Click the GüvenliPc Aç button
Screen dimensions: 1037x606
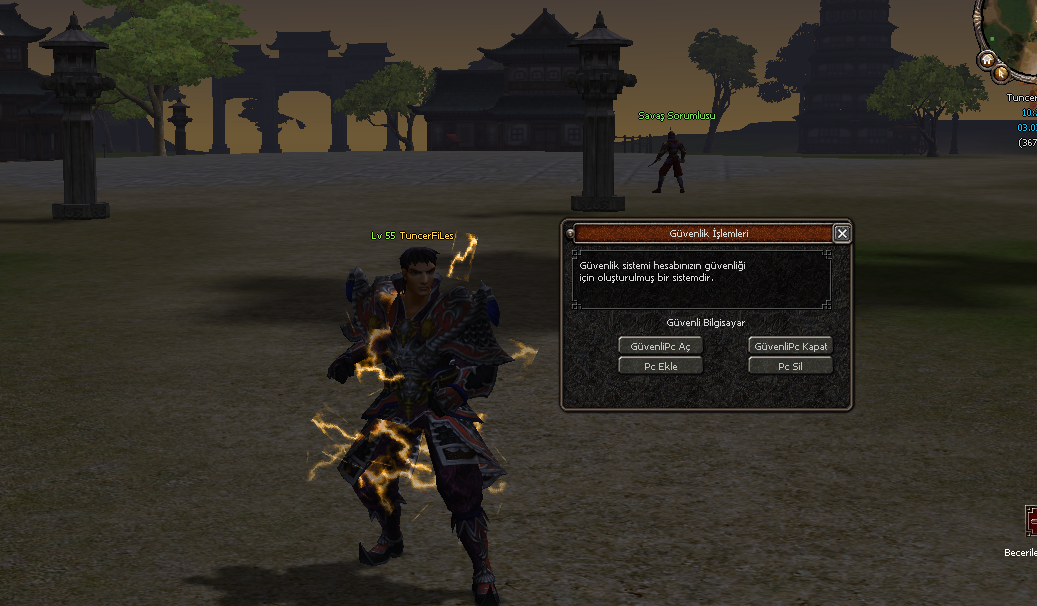pos(660,346)
